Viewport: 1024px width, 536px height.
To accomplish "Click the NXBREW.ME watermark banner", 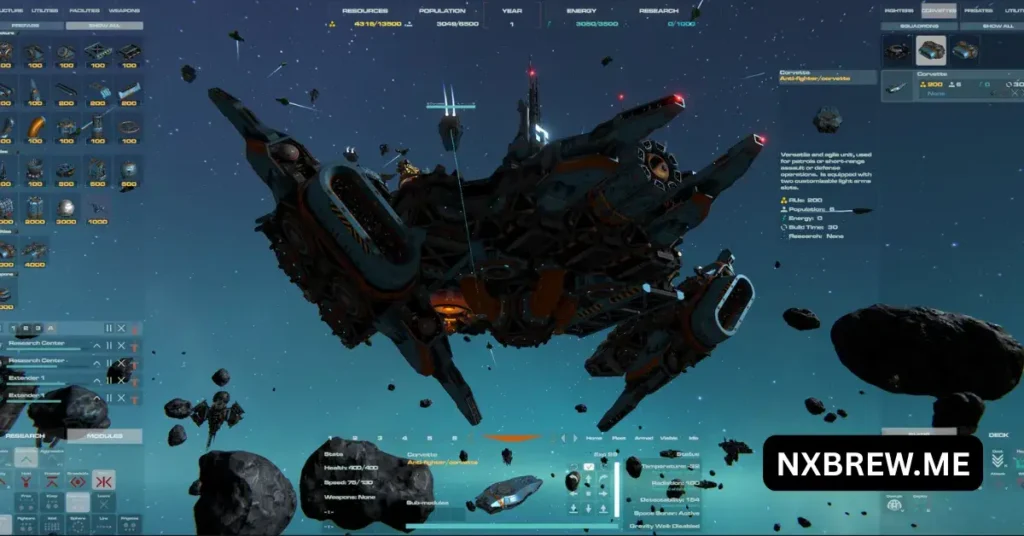I will click(872, 463).
